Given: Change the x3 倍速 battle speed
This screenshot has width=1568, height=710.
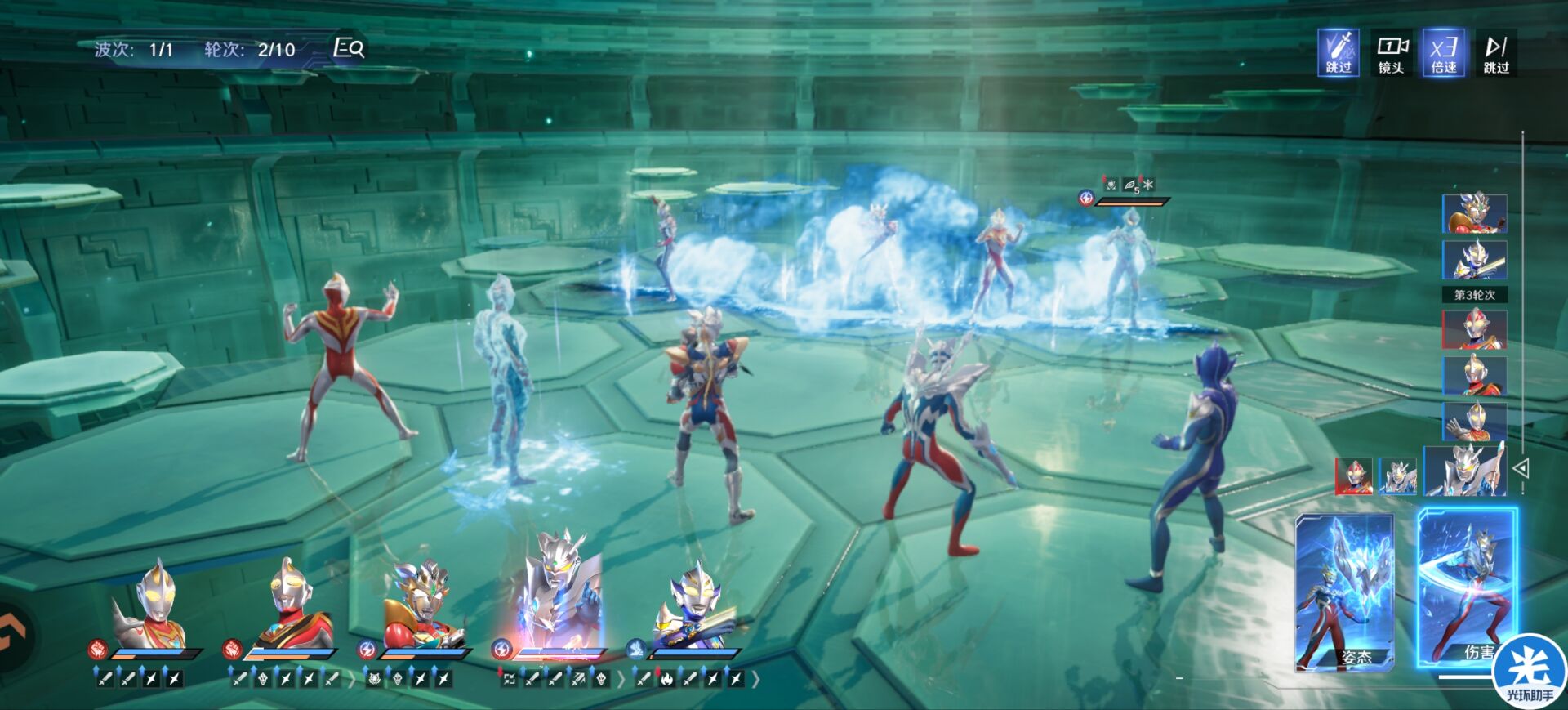Looking at the screenshot, I should point(1443,53).
